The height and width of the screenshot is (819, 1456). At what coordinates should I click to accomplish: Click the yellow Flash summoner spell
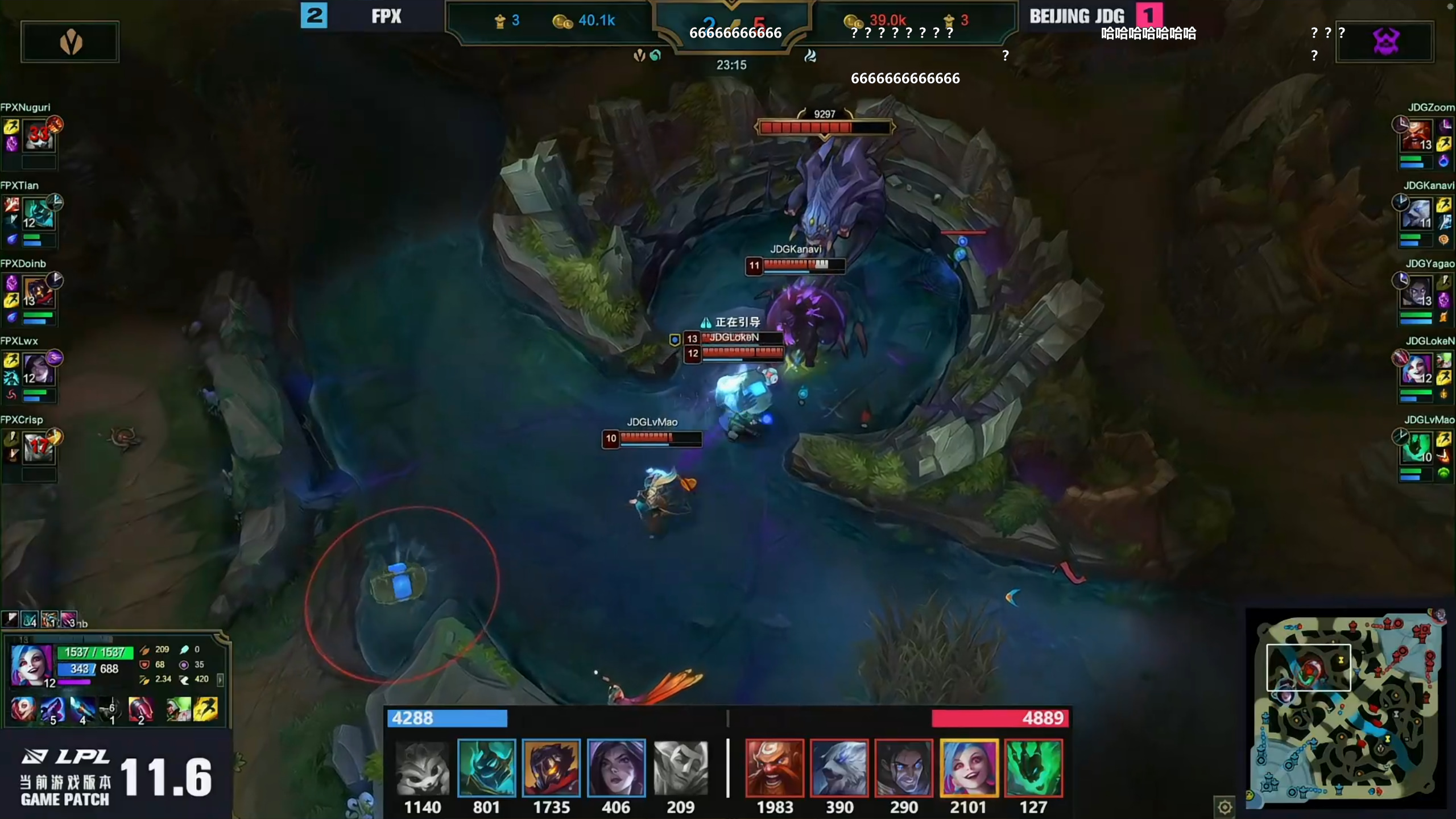[x=206, y=710]
